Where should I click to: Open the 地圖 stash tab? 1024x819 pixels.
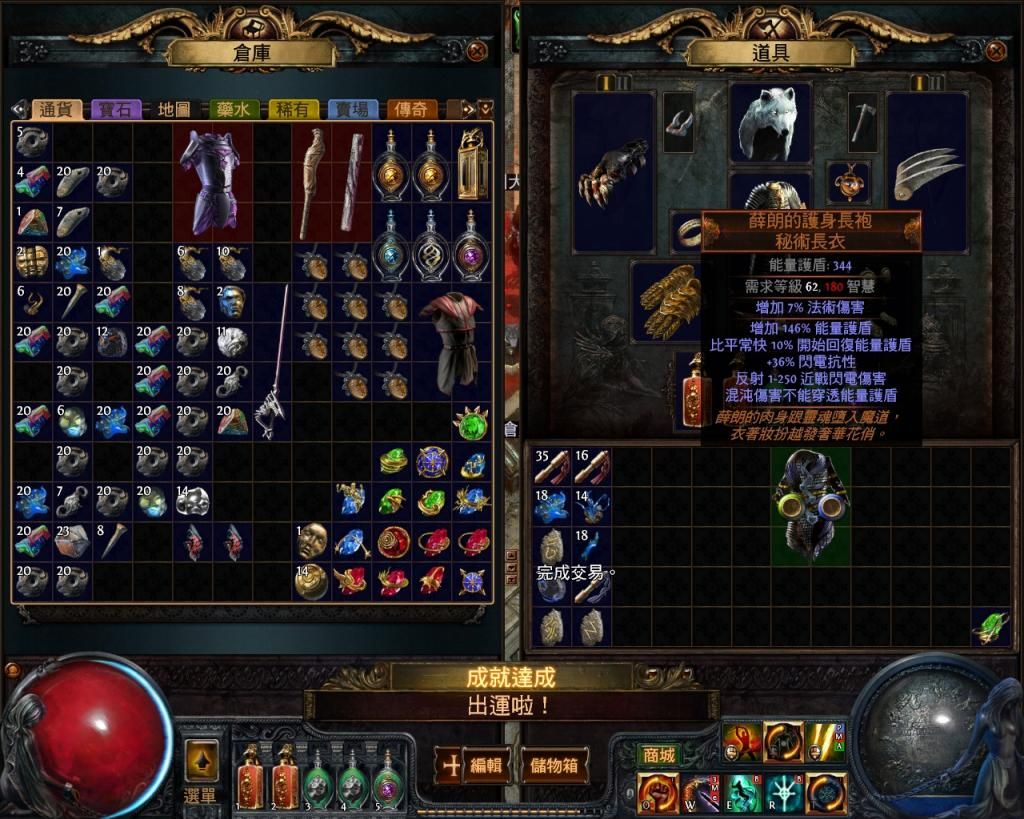point(175,109)
